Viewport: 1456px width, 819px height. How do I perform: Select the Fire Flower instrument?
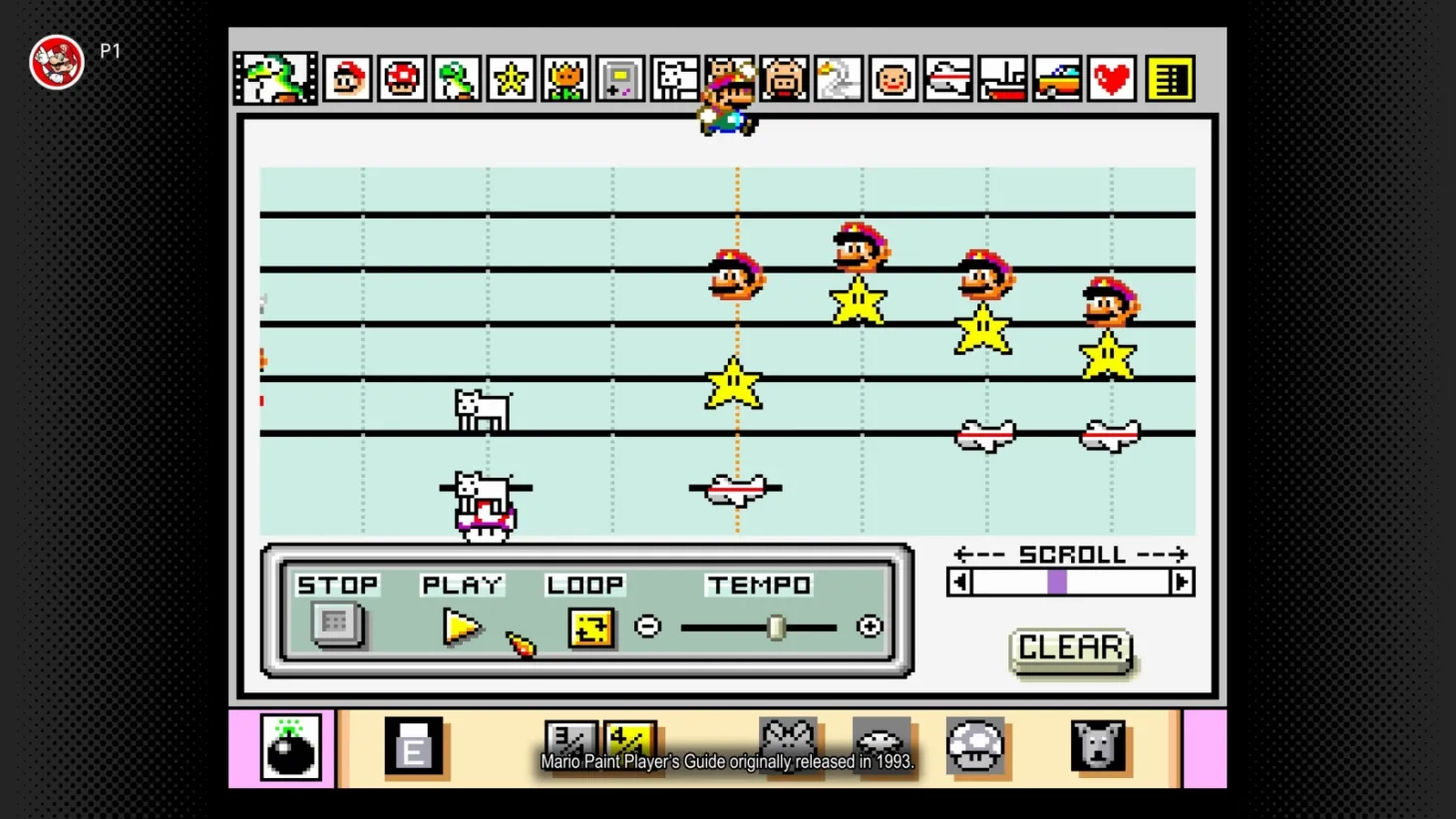[x=564, y=79]
